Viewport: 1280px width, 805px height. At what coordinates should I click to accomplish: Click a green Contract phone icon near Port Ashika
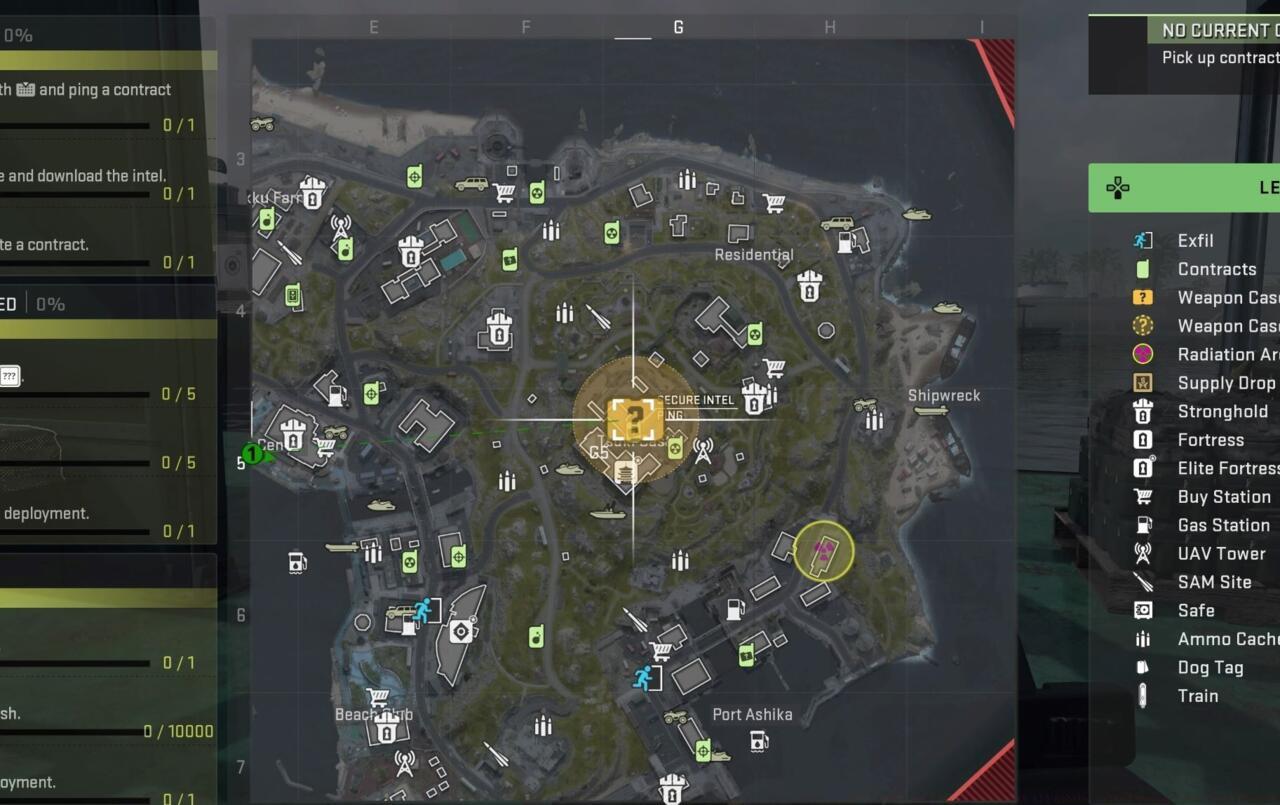pos(746,653)
